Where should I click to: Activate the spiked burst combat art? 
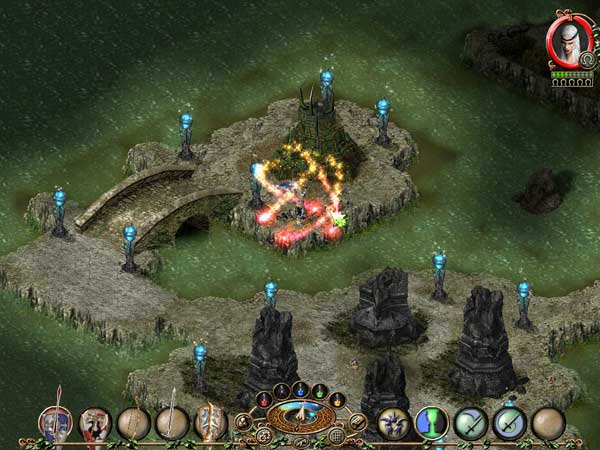coord(393,423)
